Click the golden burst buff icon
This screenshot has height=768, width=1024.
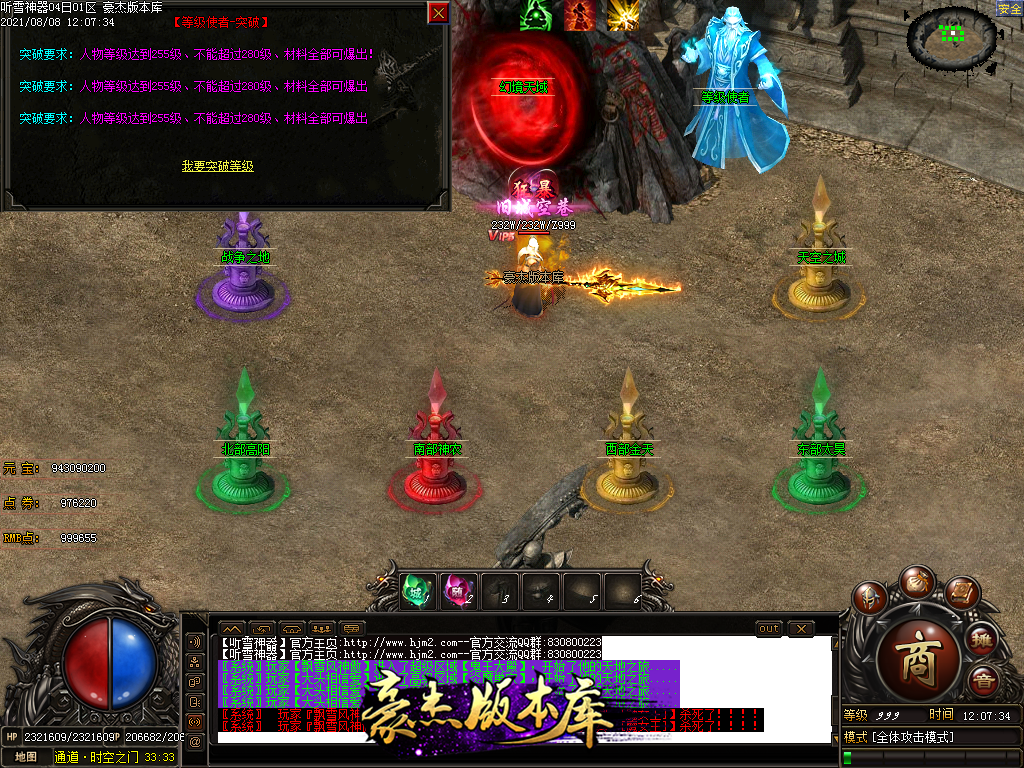tap(624, 15)
